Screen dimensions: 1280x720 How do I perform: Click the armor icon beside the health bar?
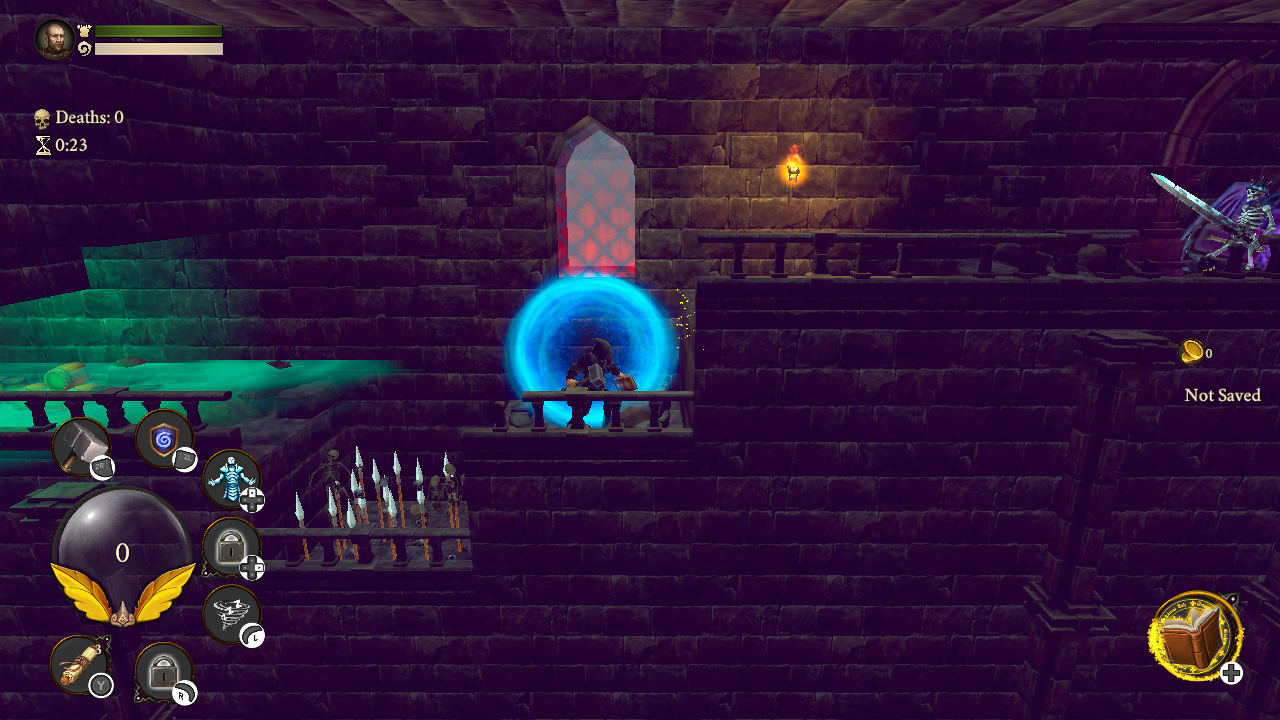[85, 31]
